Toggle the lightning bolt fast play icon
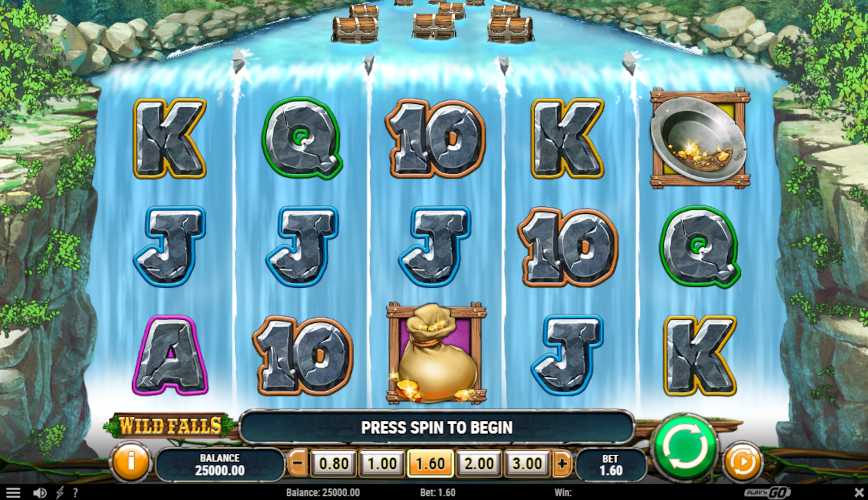The height and width of the screenshot is (500, 868). [x=59, y=492]
